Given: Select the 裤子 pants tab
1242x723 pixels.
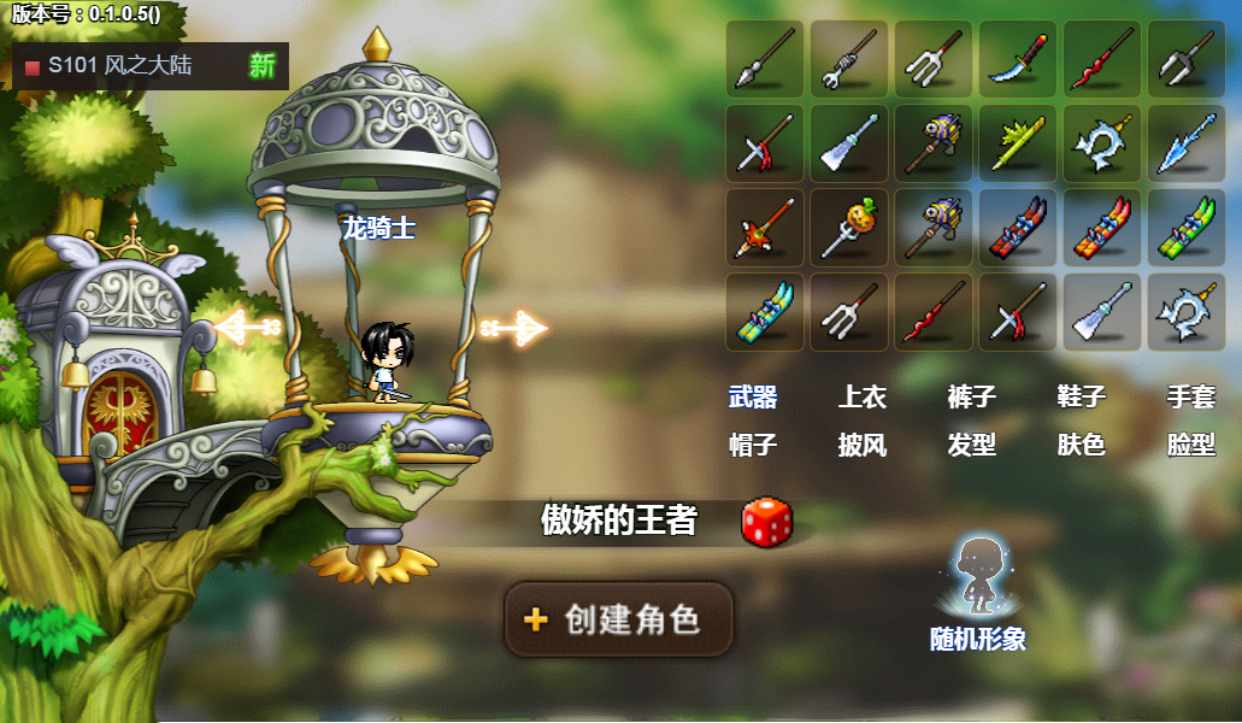Looking at the screenshot, I should (971, 397).
